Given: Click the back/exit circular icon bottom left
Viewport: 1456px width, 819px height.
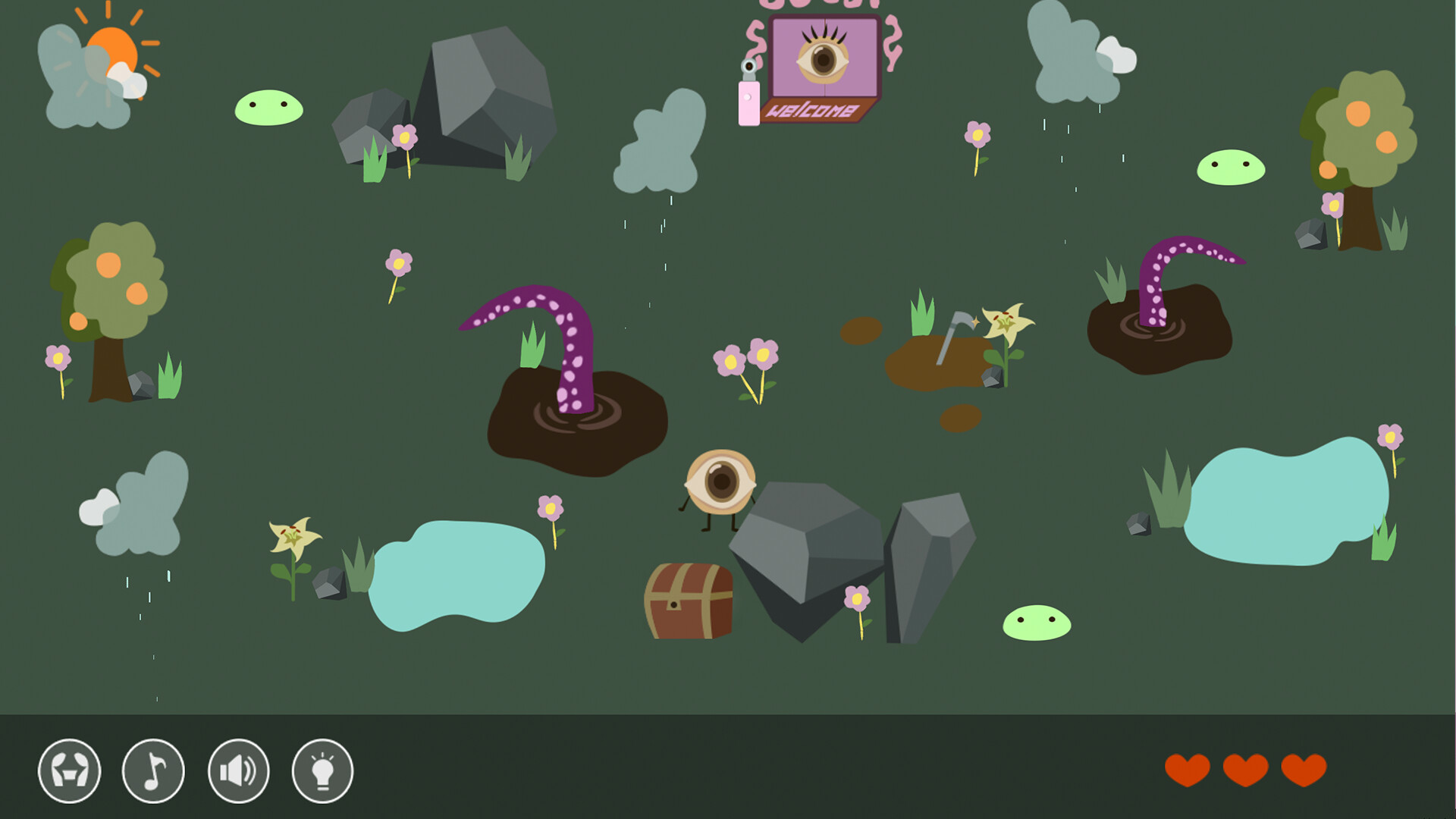Looking at the screenshot, I should (72, 770).
